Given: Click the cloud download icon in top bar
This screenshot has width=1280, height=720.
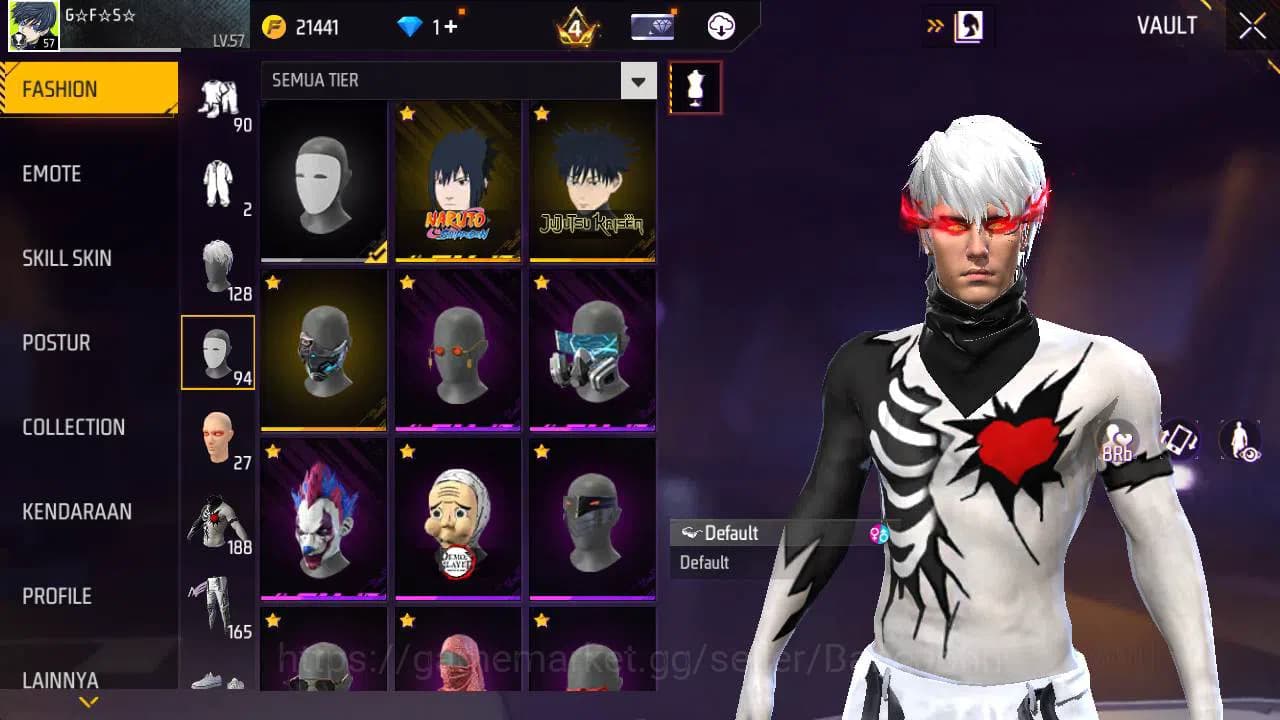Looking at the screenshot, I should point(720,25).
